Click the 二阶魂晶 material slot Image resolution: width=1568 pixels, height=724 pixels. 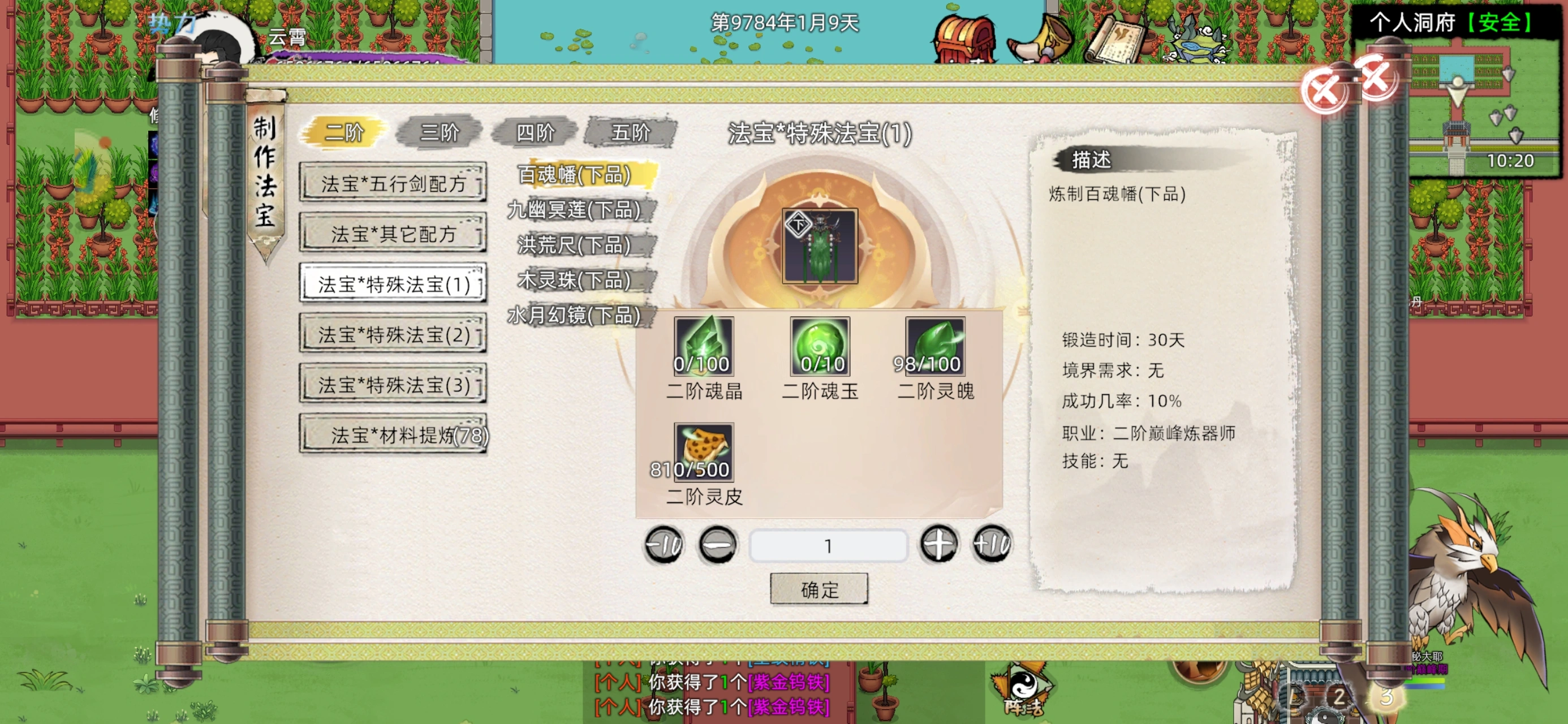coord(703,346)
